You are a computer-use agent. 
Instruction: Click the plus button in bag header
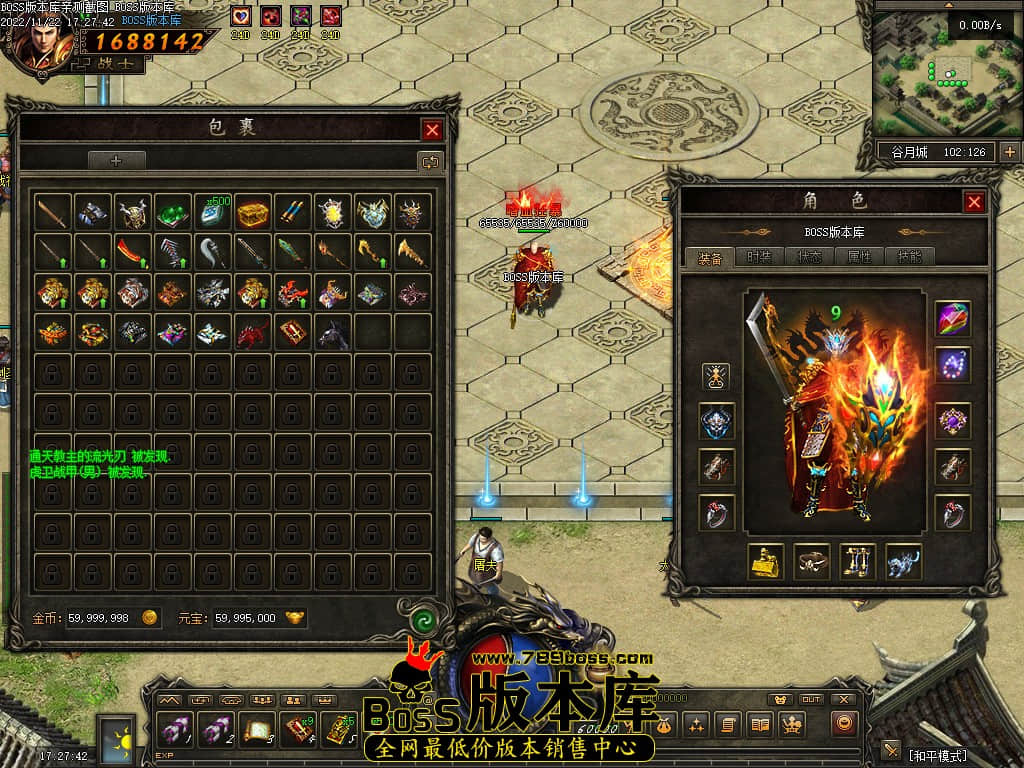click(116, 160)
